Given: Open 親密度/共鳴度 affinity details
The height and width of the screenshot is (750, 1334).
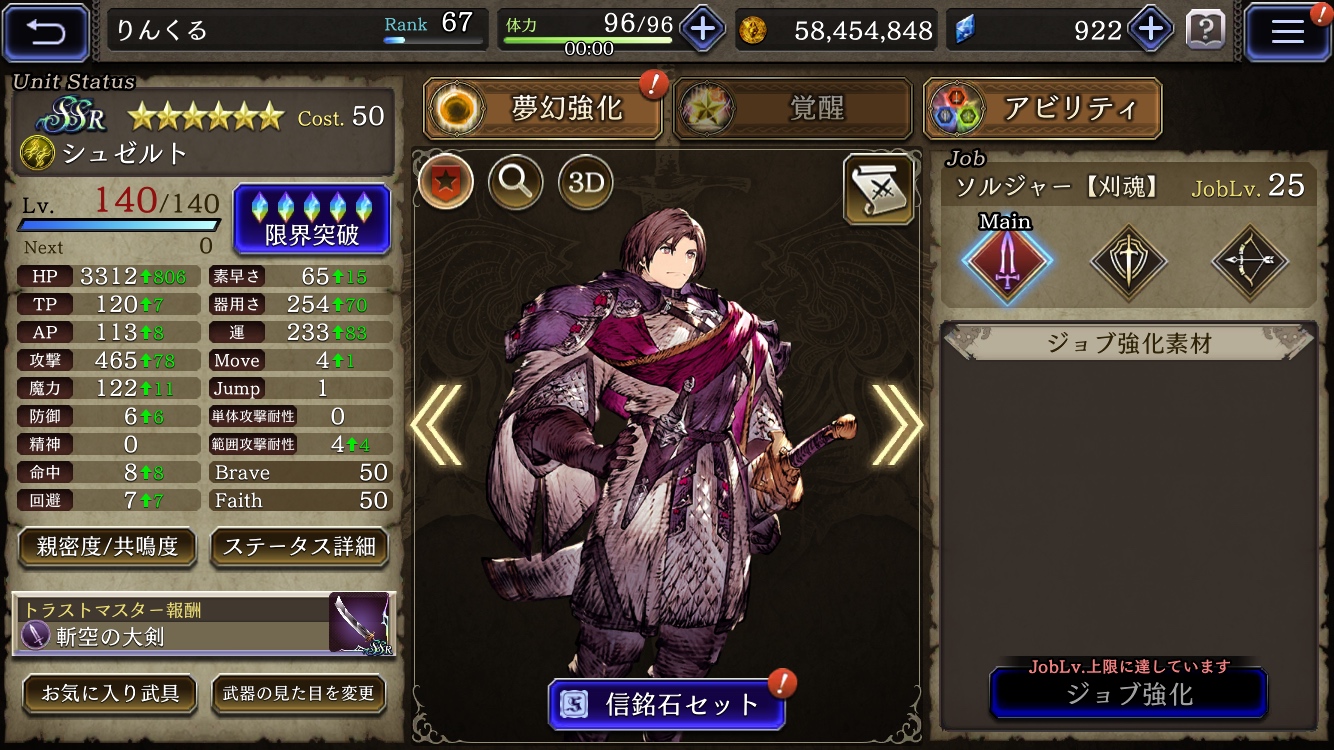Looking at the screenshot, I should [107, 546].
